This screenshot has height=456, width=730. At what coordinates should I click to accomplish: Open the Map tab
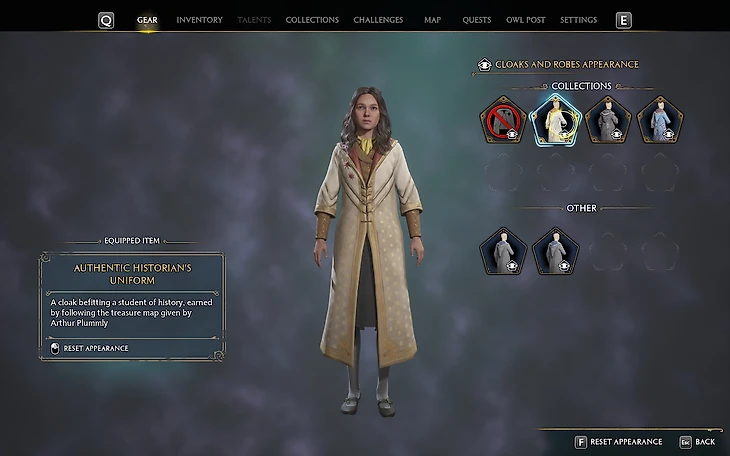click(432, 20)
